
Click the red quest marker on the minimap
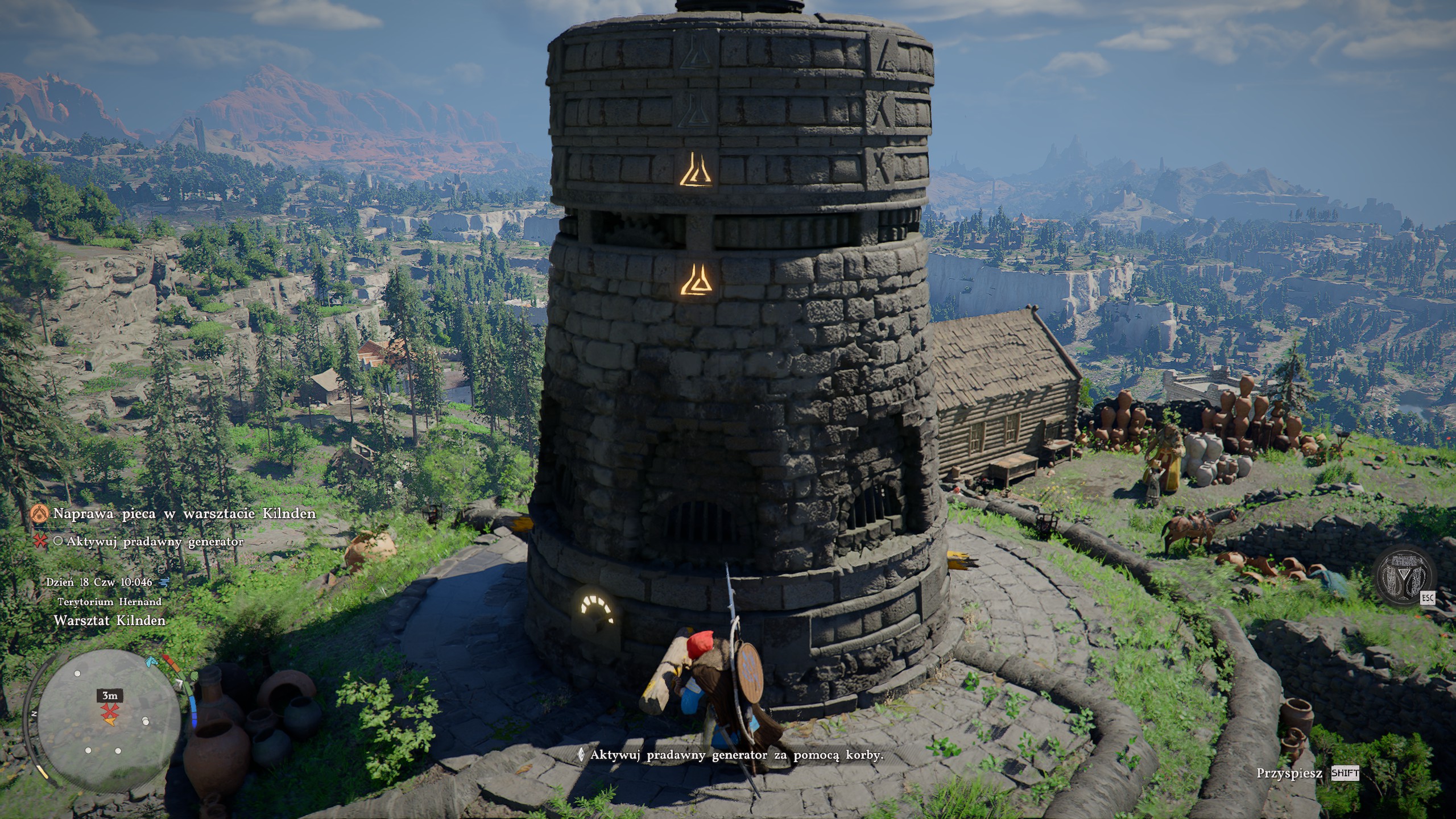107,711
